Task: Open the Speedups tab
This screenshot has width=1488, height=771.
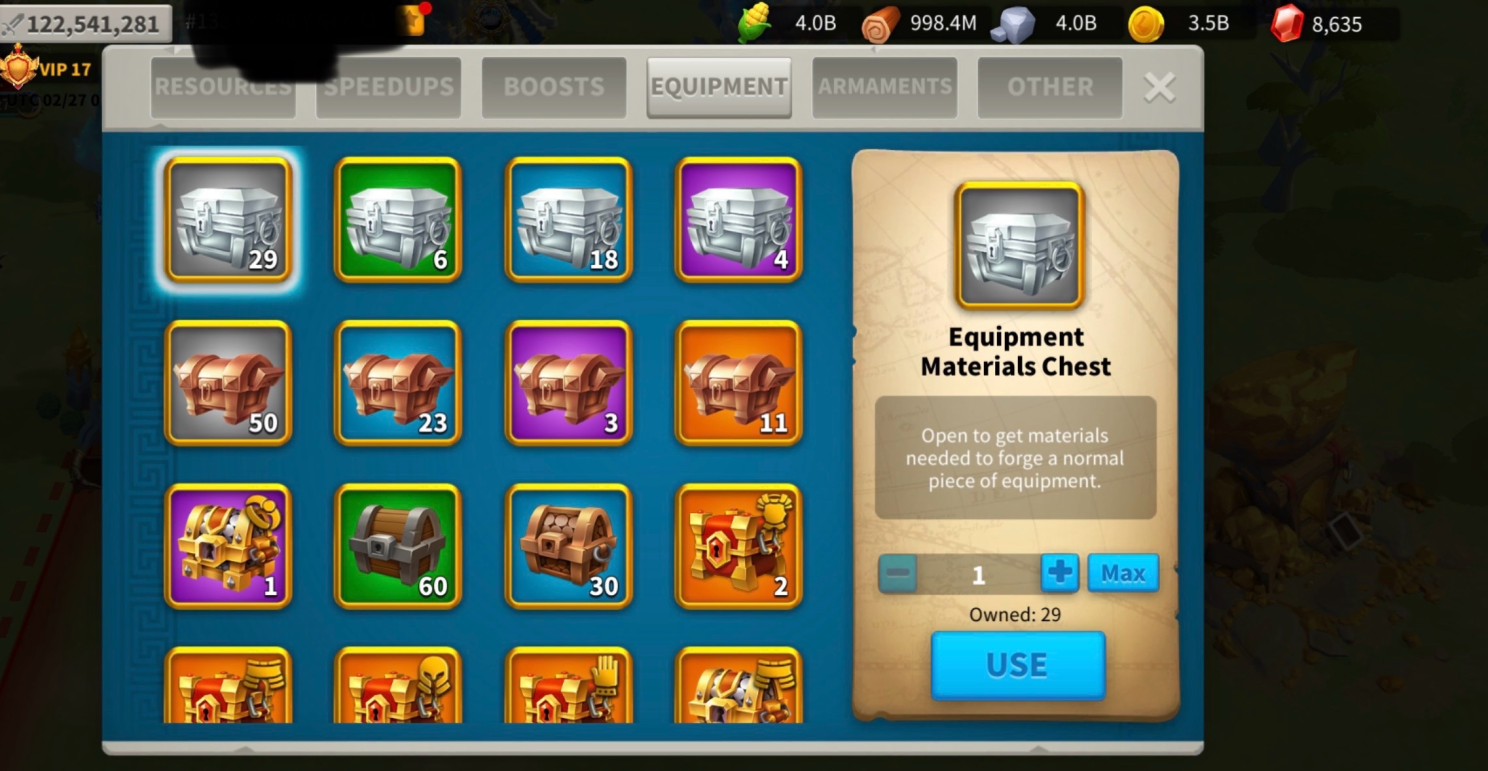Action: [x=389, y=87]
